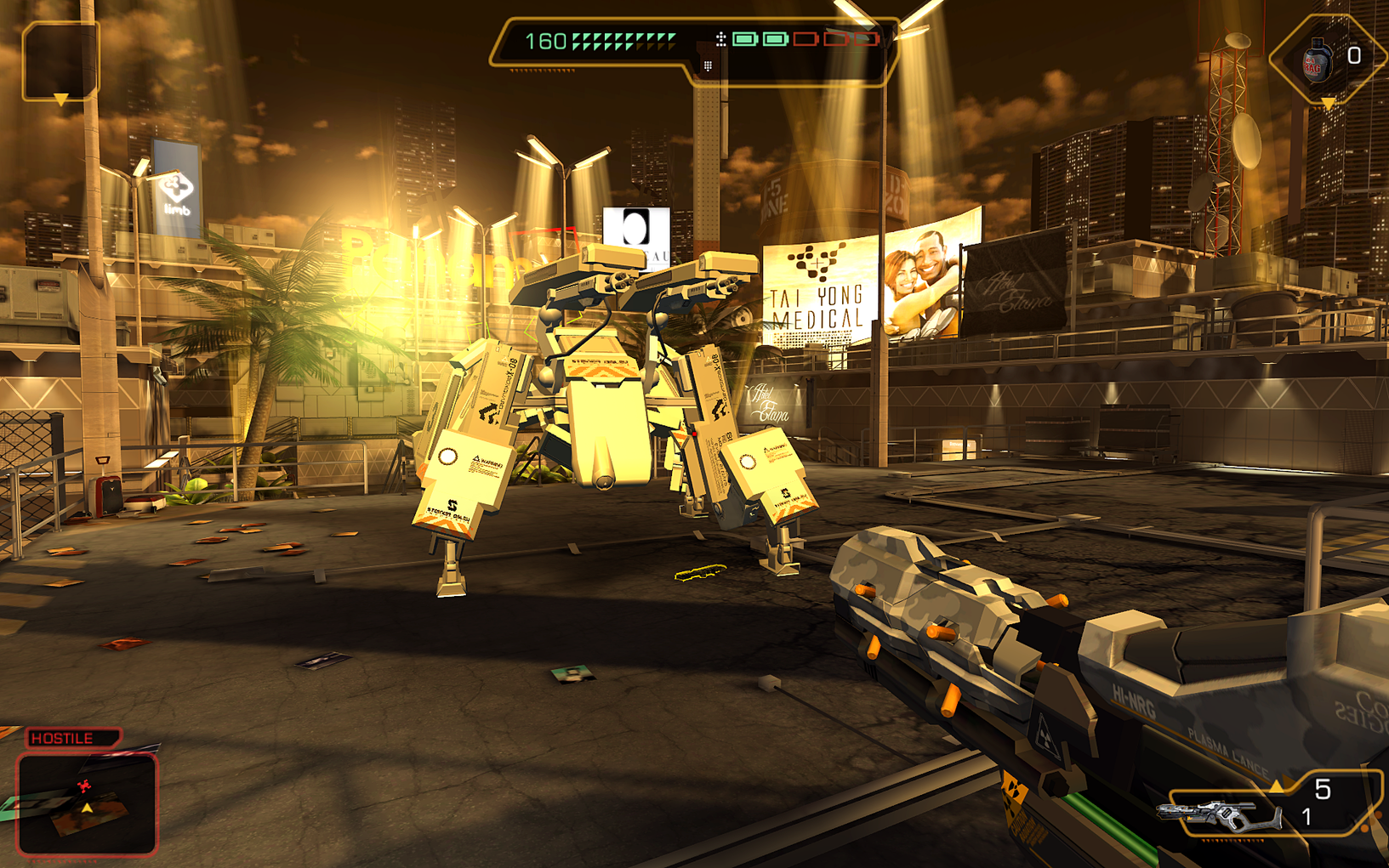Tap the small grid dots icon below health bar
The image size is (1389, 868).
(x=707, y=65)
